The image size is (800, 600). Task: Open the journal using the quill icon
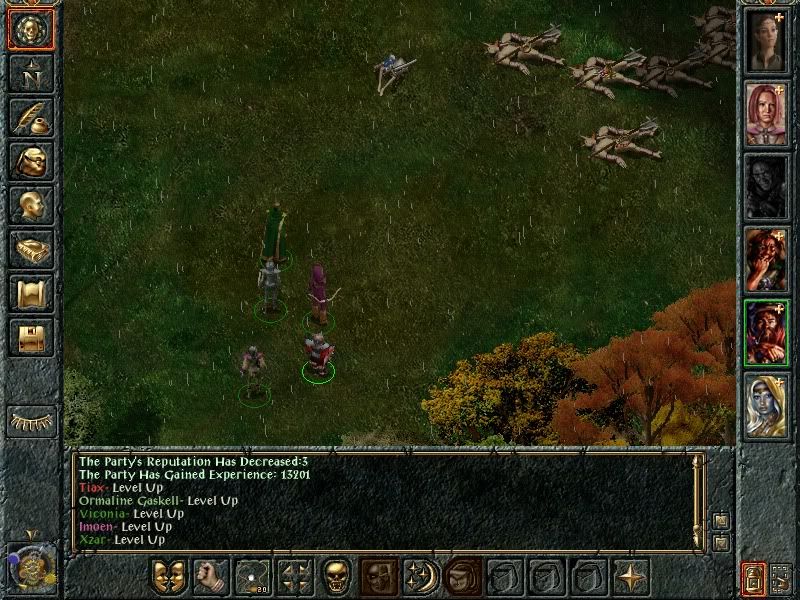pos(30,117)
